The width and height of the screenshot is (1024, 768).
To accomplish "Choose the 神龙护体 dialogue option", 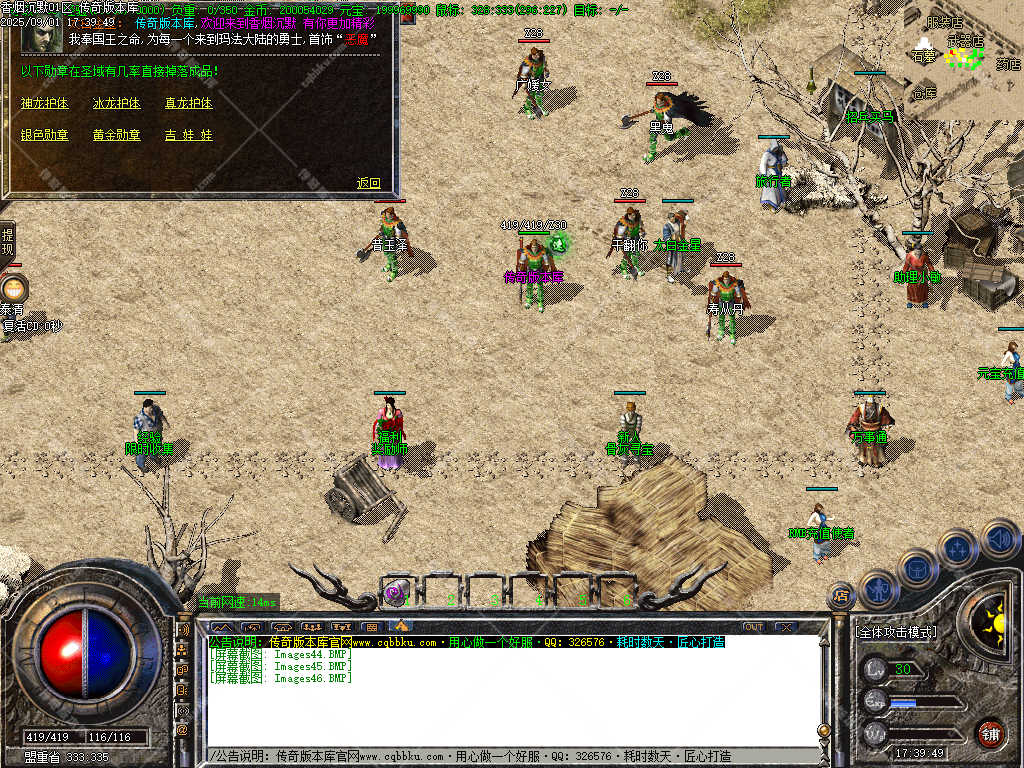I will coord(45,103).
